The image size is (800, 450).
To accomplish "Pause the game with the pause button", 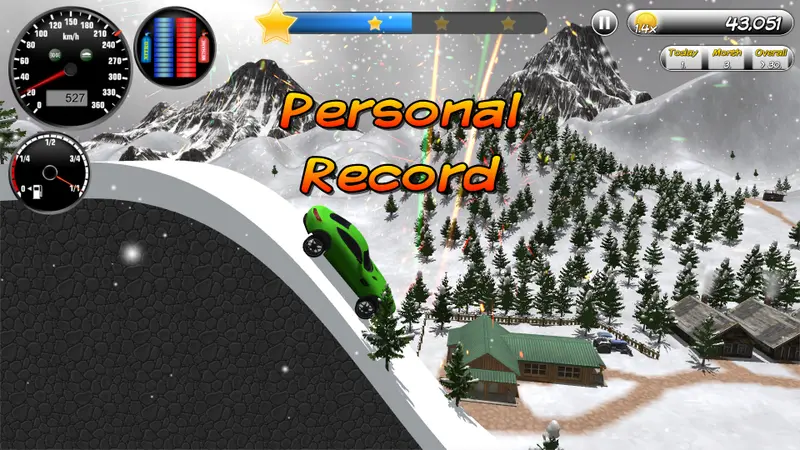I will pyautogui.click(x=604, y=23).
